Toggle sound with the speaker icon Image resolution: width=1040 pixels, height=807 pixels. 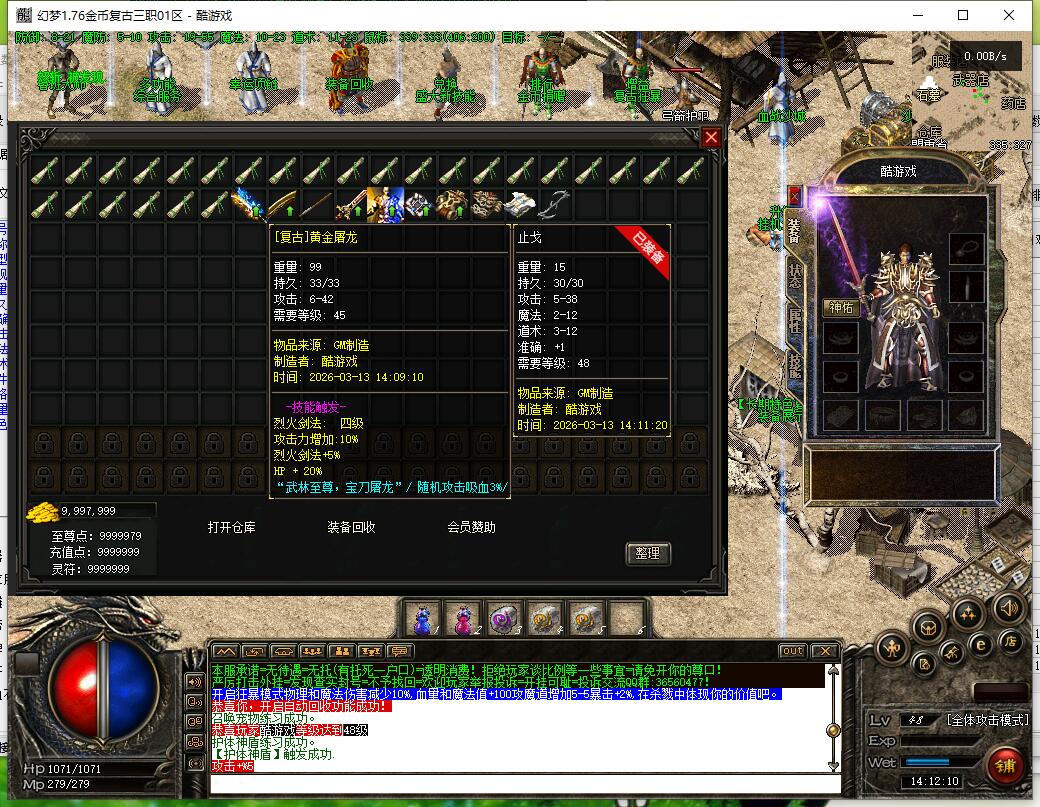pos(1007,607)
